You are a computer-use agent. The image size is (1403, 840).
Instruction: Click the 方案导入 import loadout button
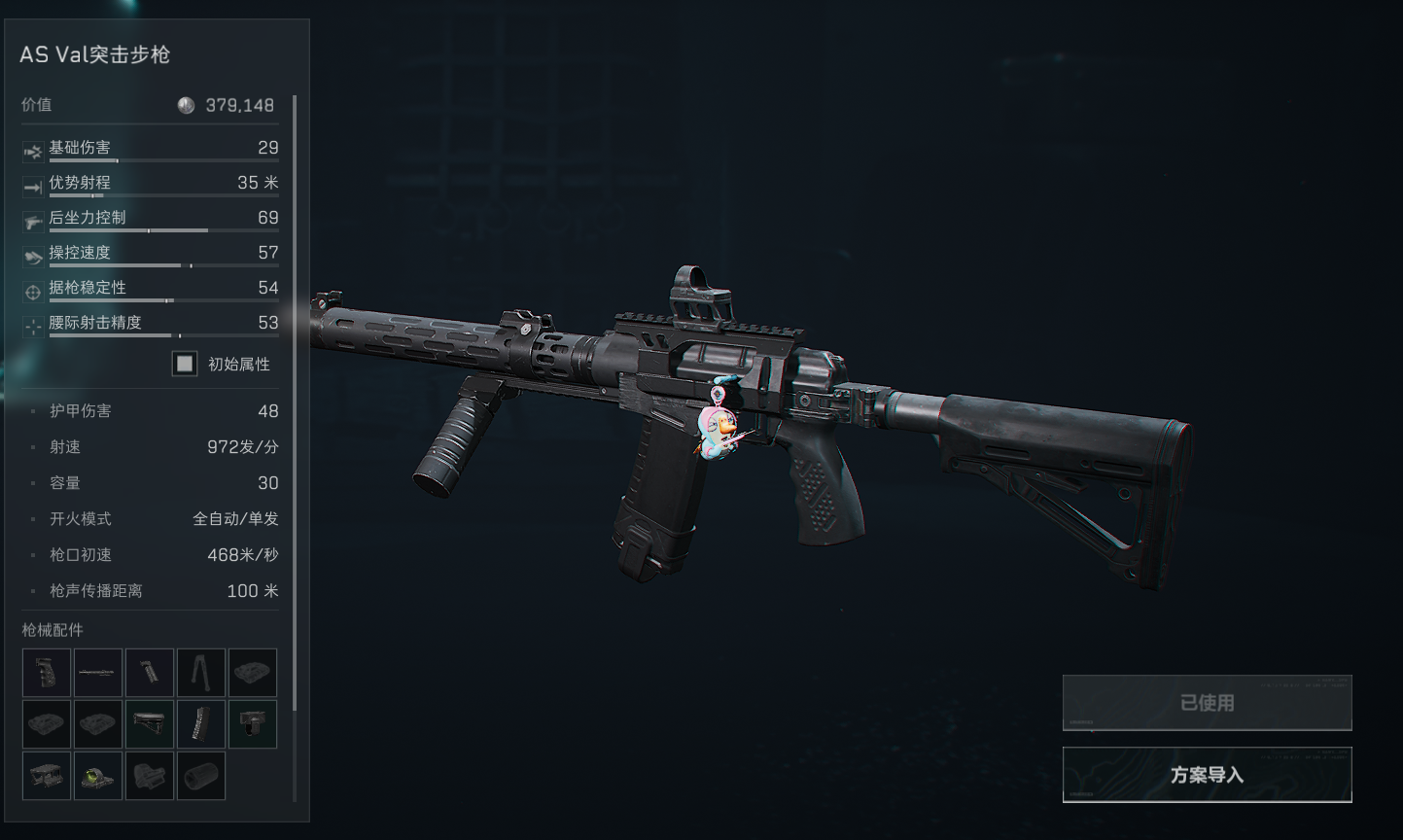[x=1207, y=775]
